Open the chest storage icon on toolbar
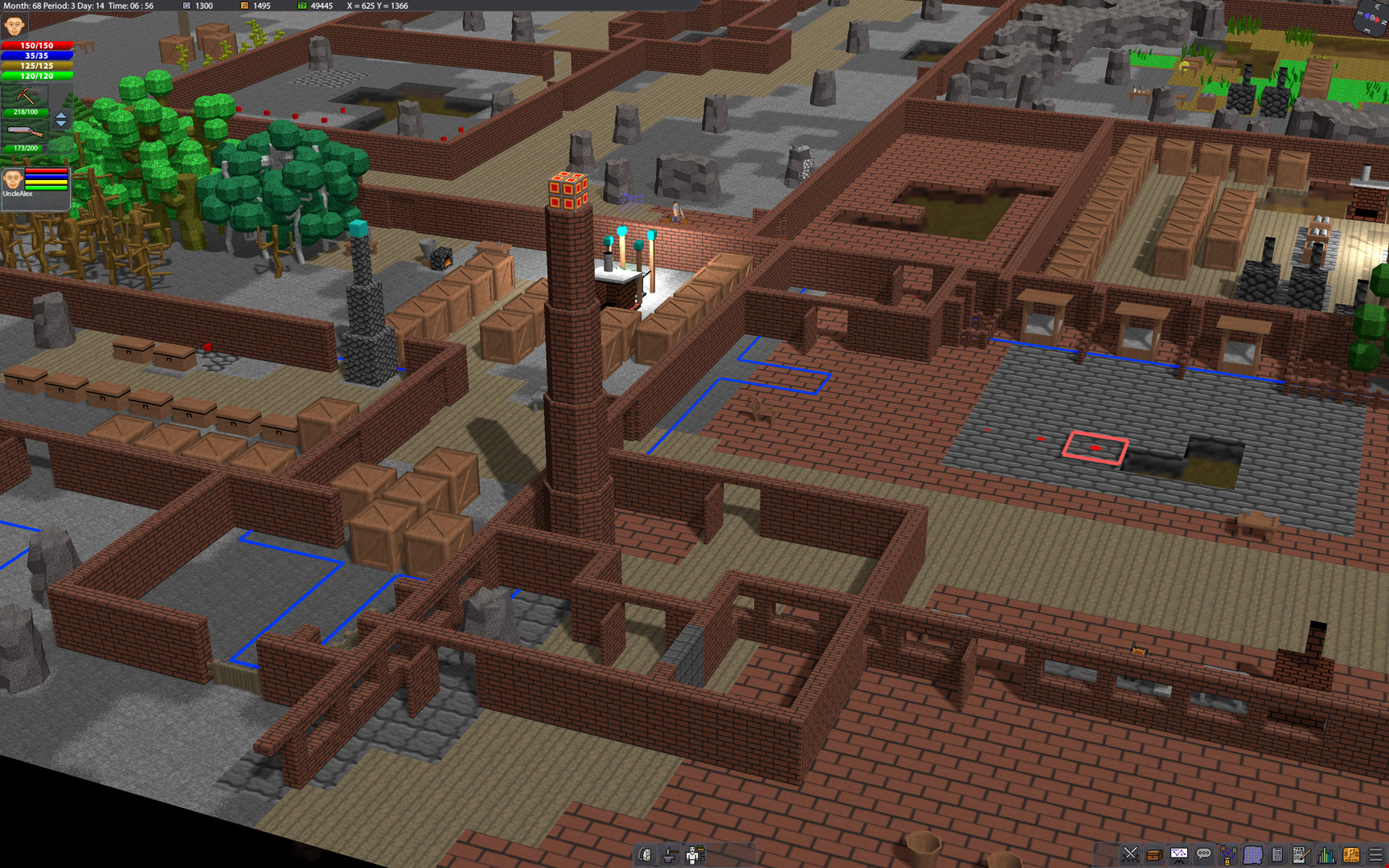Screen dimensions: 1389x868 coord(1155,854)
